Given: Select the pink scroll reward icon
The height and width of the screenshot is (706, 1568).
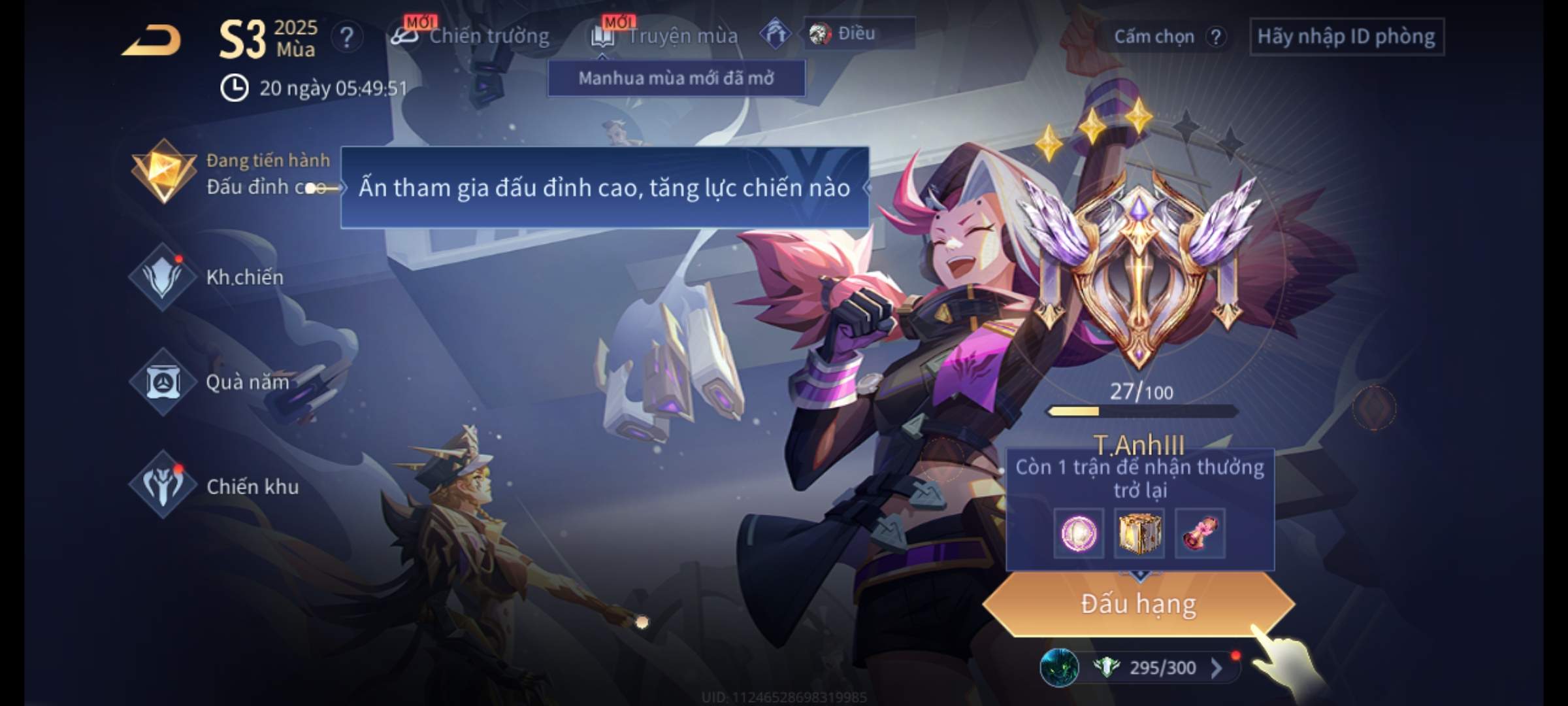Looking at the screenshot, I should tap(1200, 533).
